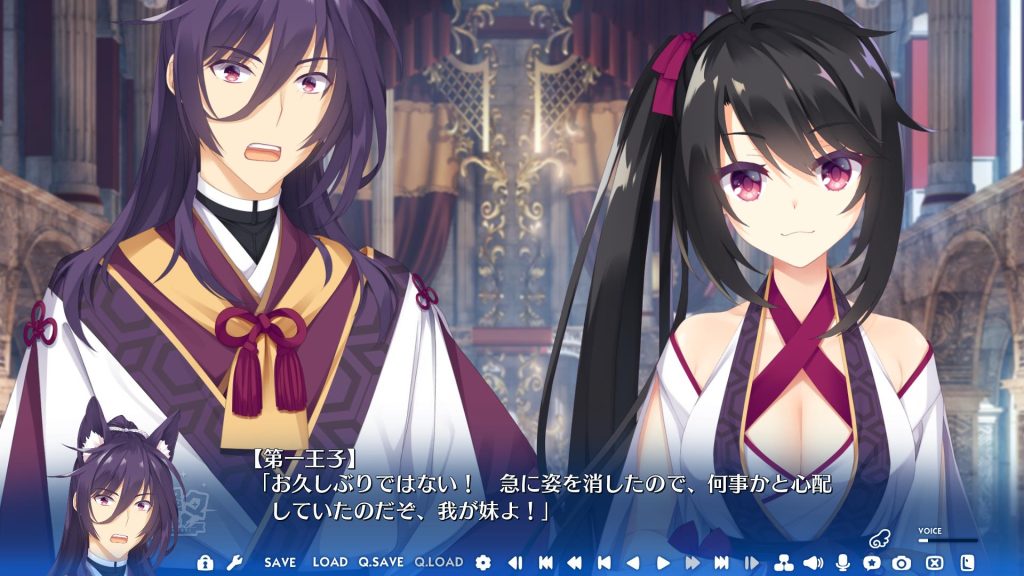Screen dimensions: 1024x576
Task: Click the single left triangle back button
Action: [632, 563]
